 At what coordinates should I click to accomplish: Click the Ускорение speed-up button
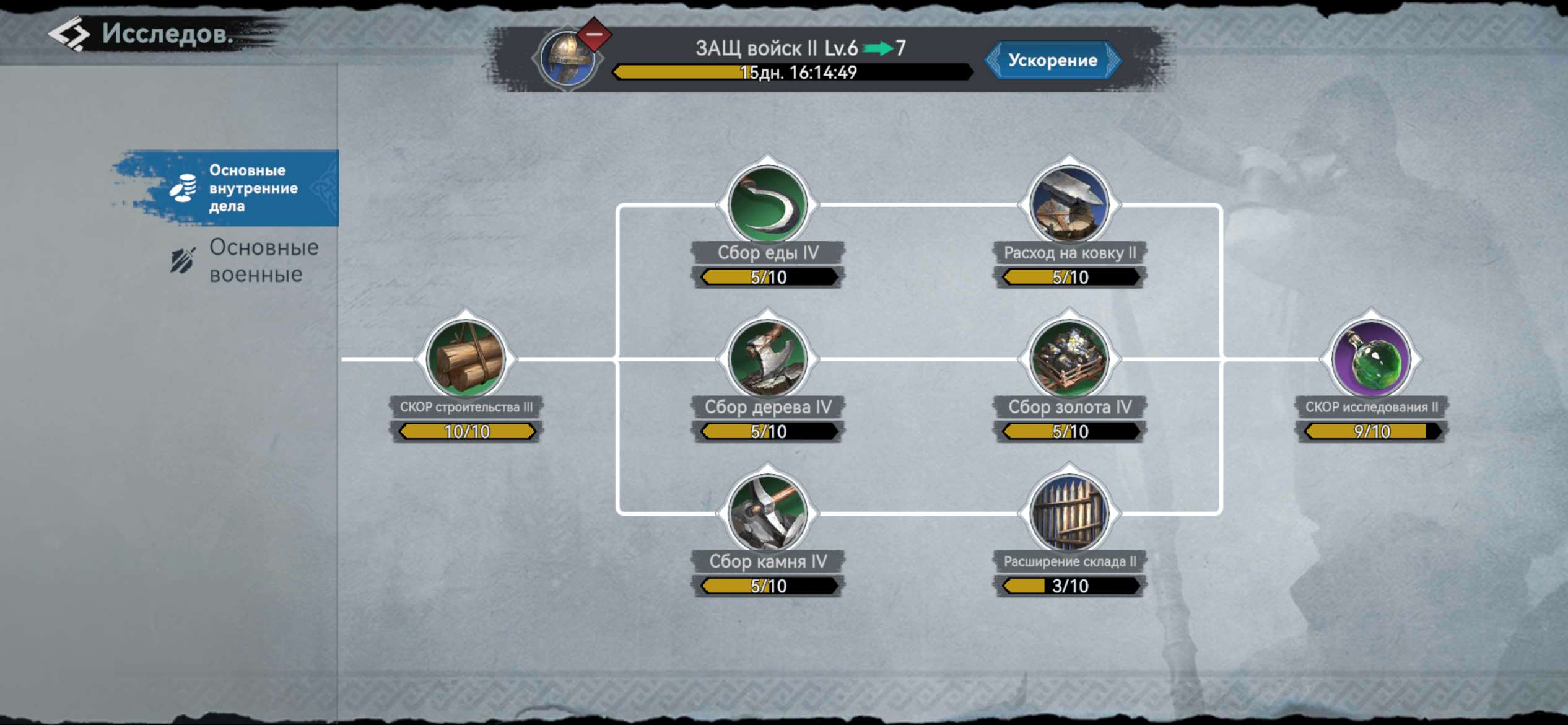[1052, 60]
